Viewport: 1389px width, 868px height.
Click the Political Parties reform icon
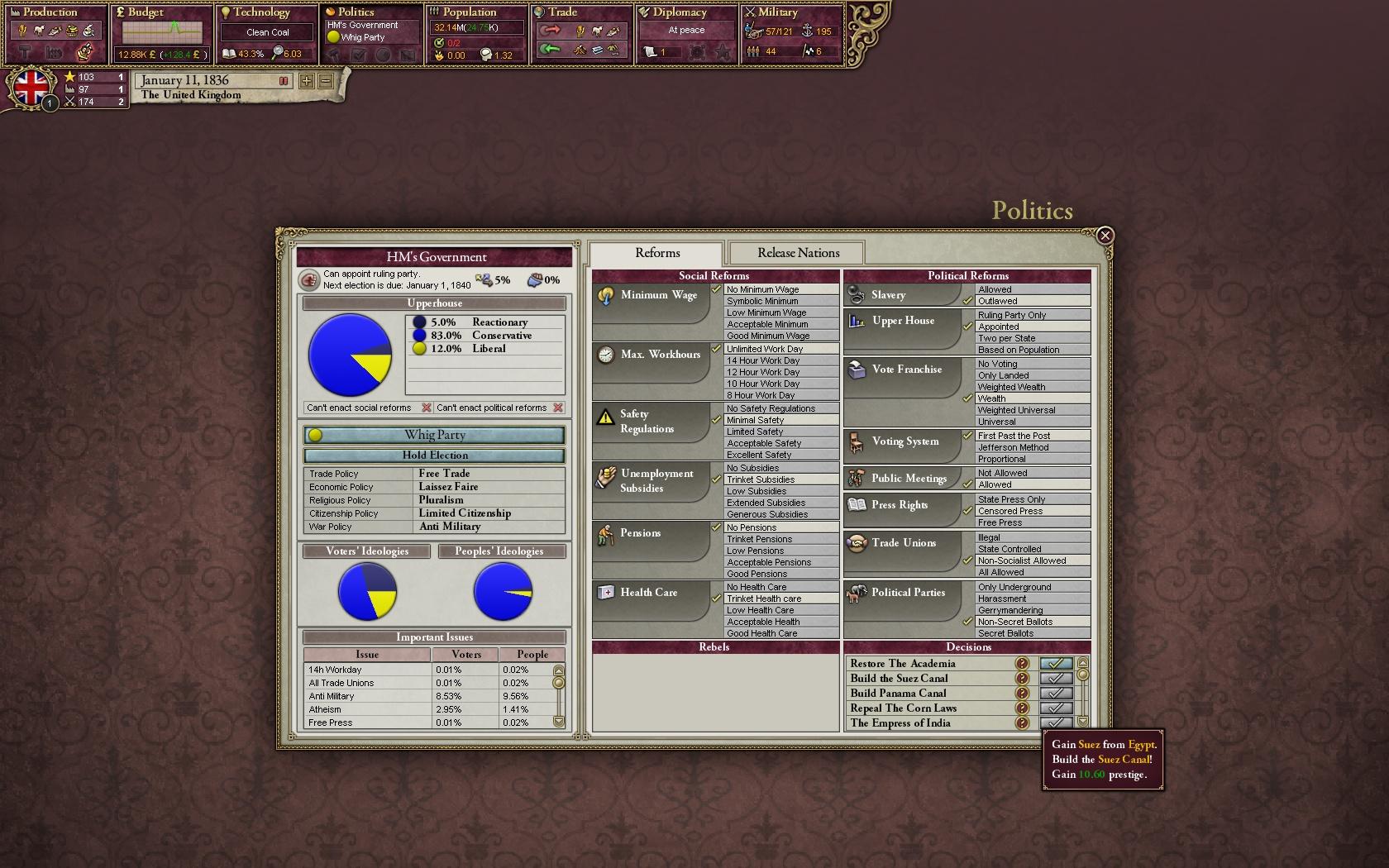tap(856, 593)
